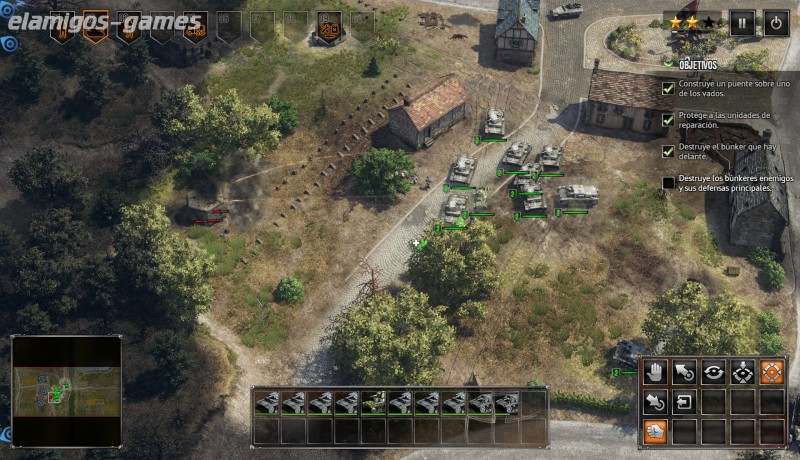
Task: Activate the up-left arrow with circle command
Action: click(684, 373)
